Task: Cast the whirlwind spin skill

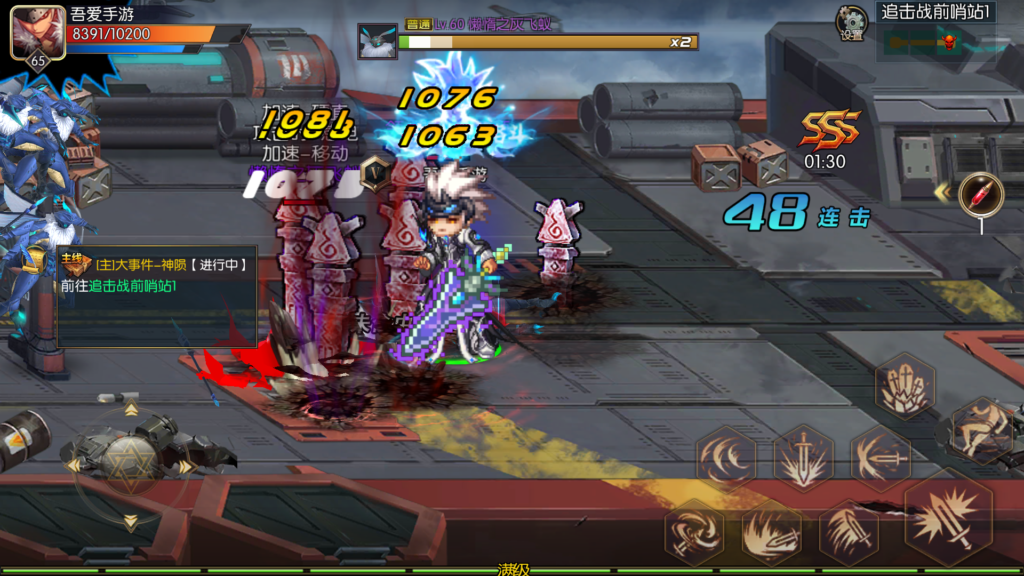Action: [x=694, y=529]
